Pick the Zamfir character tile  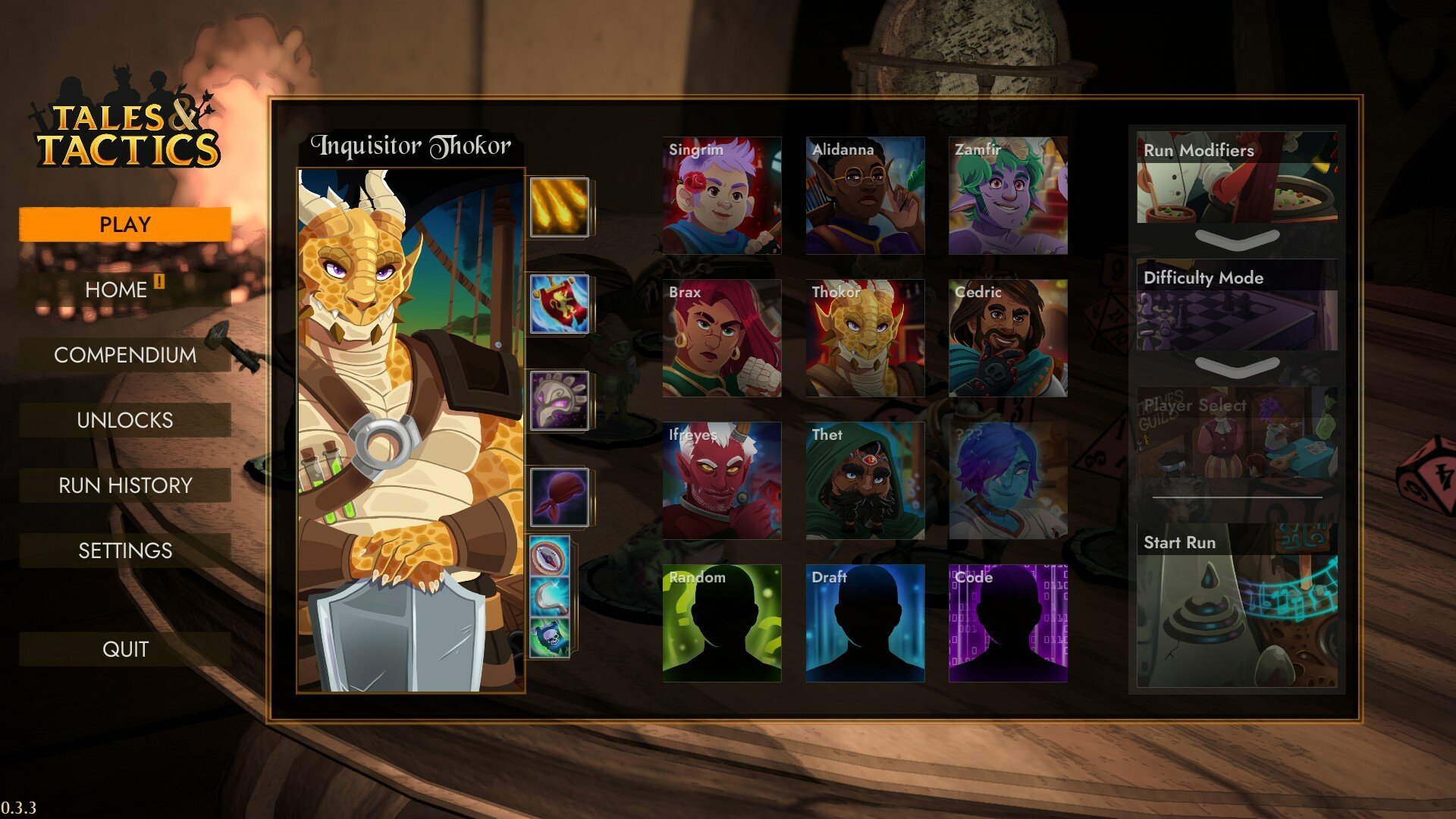tap(1008, 196)
